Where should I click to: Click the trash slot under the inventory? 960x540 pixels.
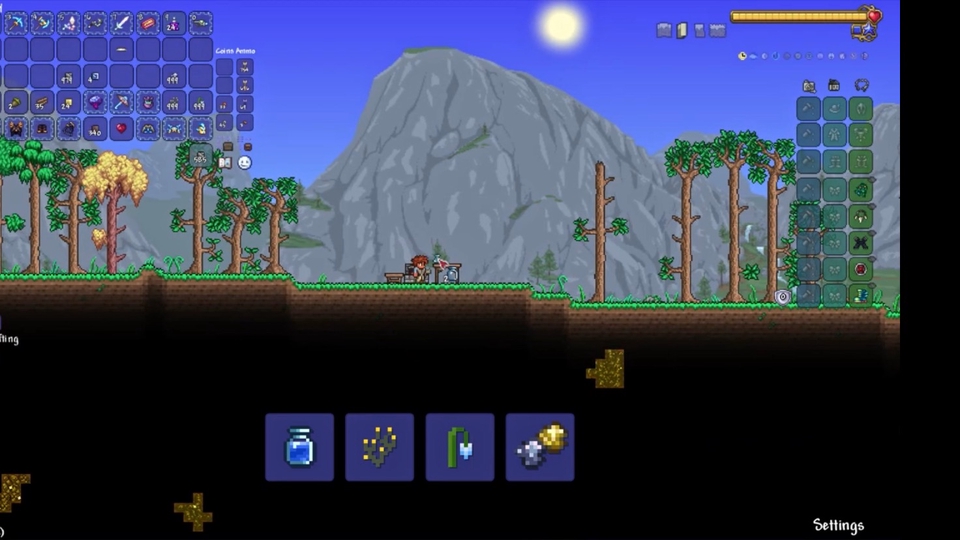pyautogui.click(x=201, y=155)
